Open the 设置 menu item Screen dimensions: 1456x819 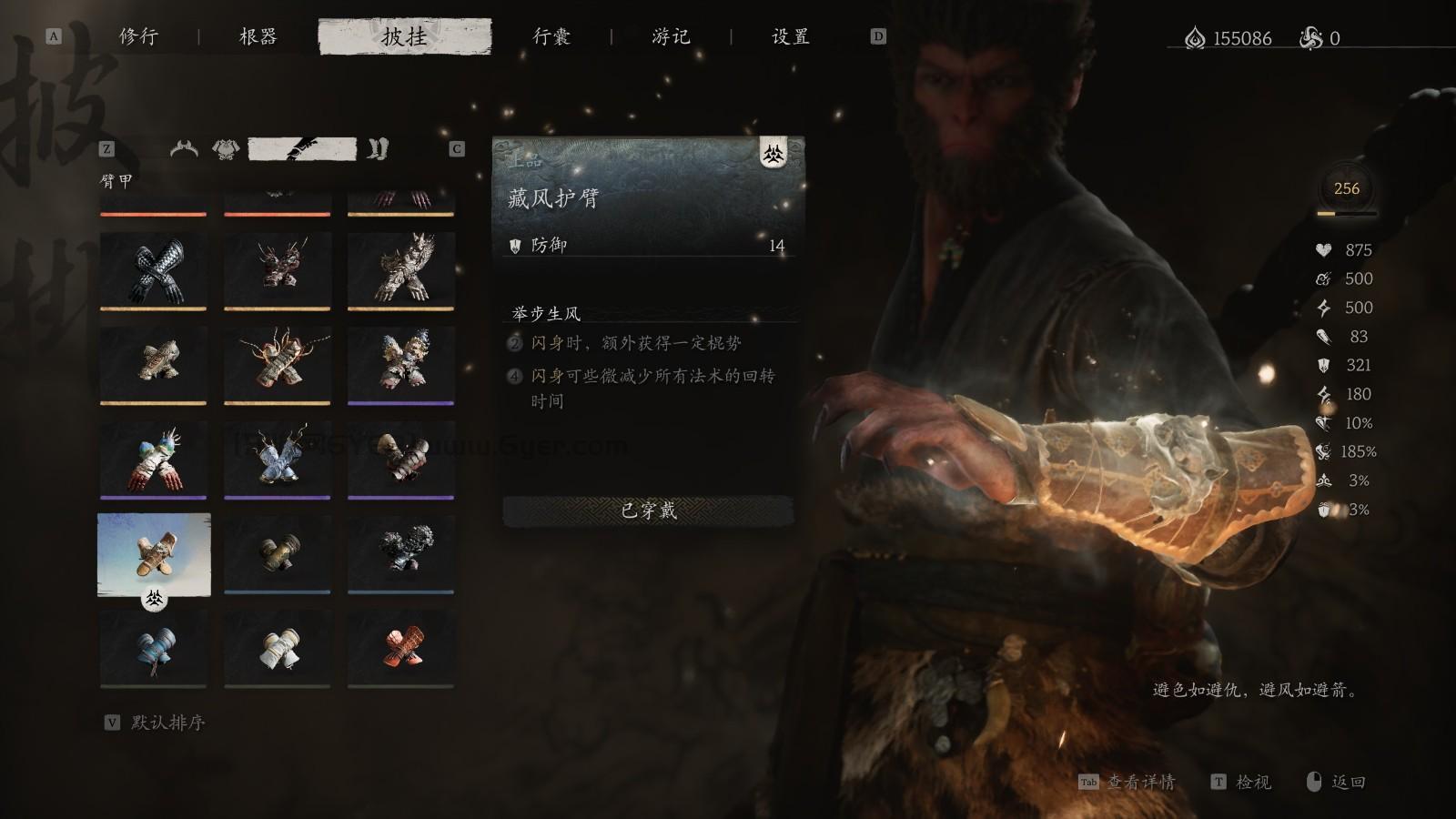(x=789, y=36)
